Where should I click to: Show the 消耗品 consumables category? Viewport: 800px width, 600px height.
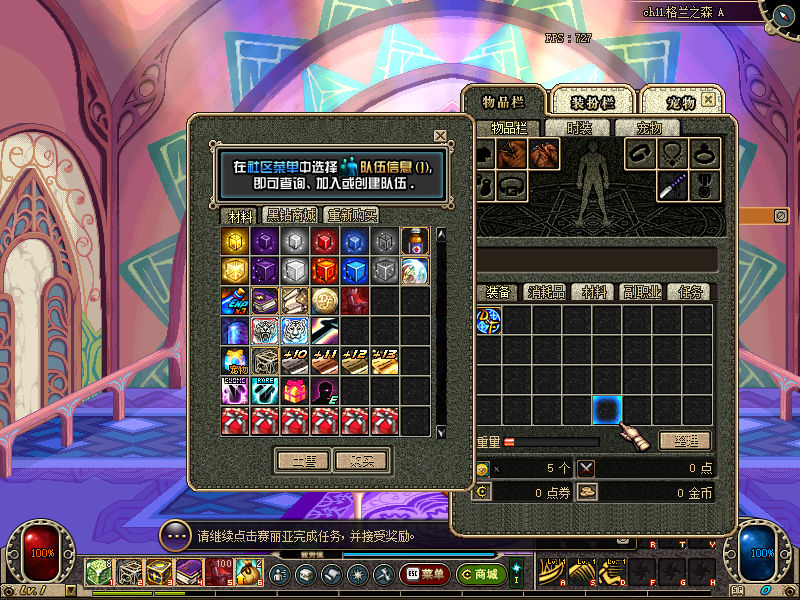[545, 292]
